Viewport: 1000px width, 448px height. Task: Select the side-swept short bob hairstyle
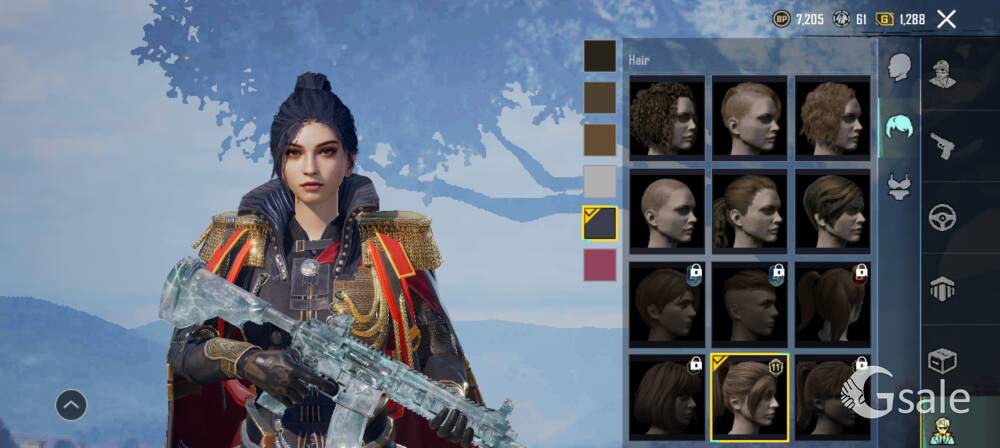pos(832,210)
